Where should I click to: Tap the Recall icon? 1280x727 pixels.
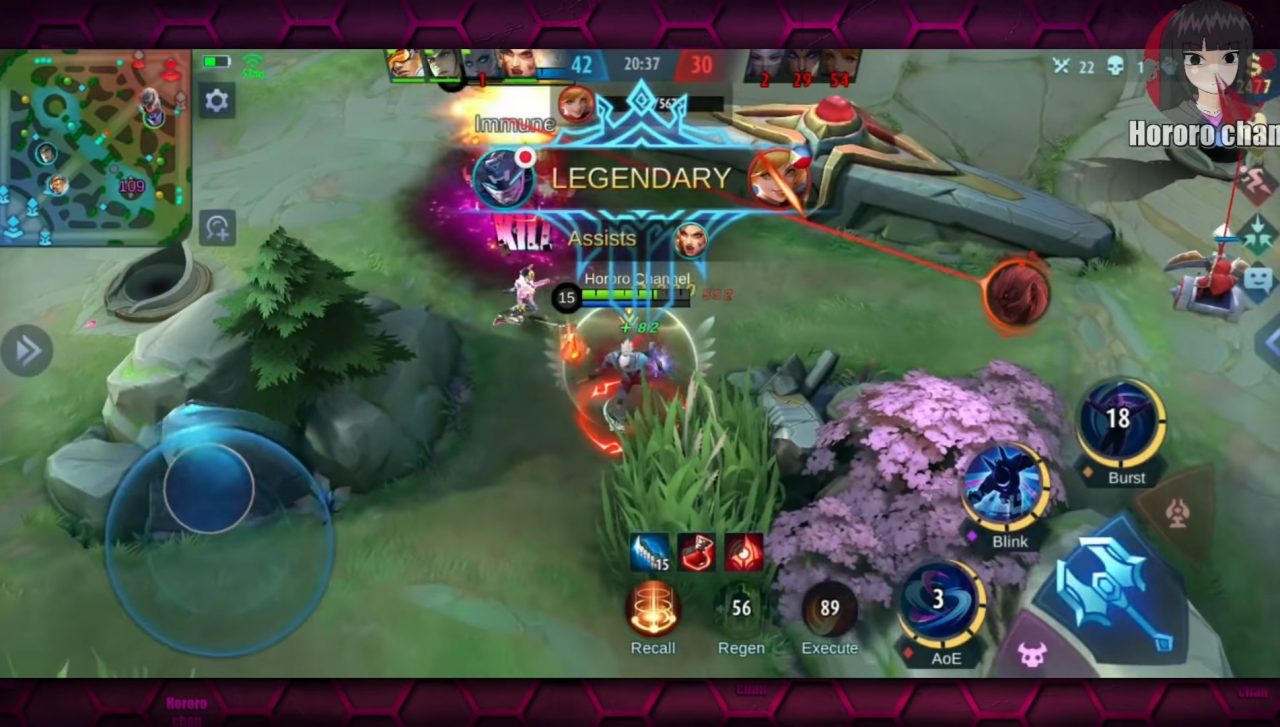point(653,610)
